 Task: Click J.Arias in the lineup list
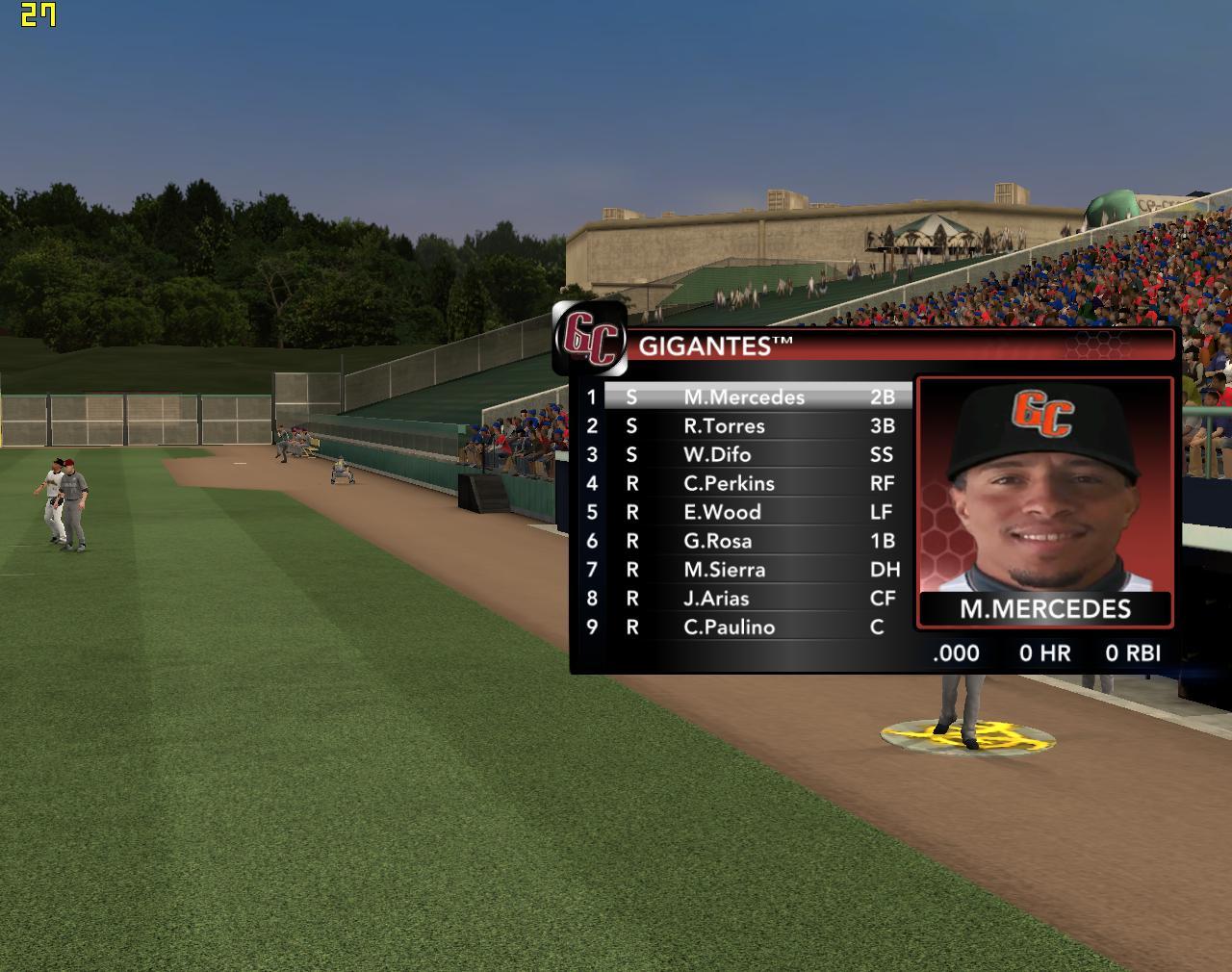pyautogui.click(x=716, y=599)
